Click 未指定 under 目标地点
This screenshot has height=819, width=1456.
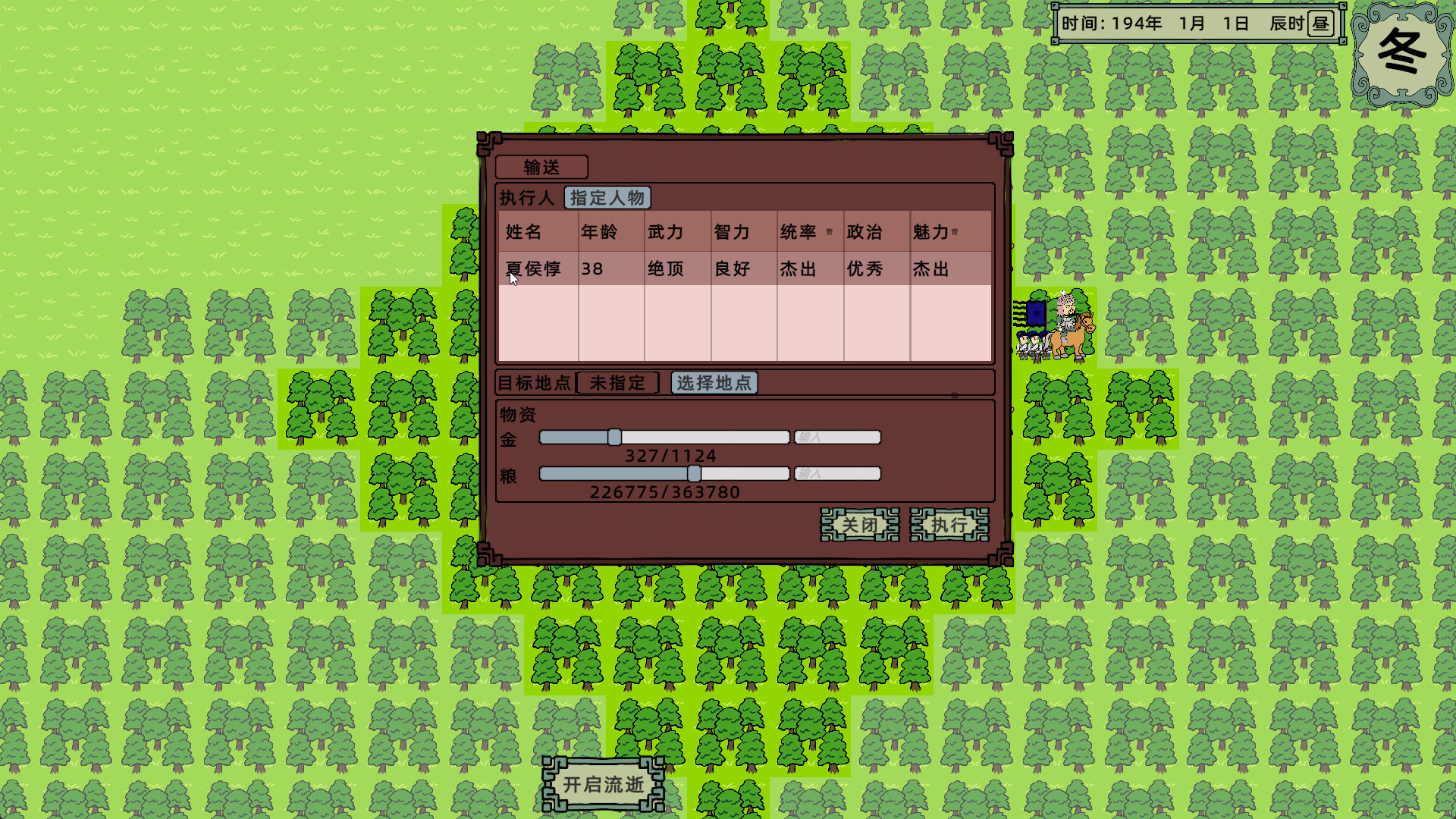coord(617,383)
